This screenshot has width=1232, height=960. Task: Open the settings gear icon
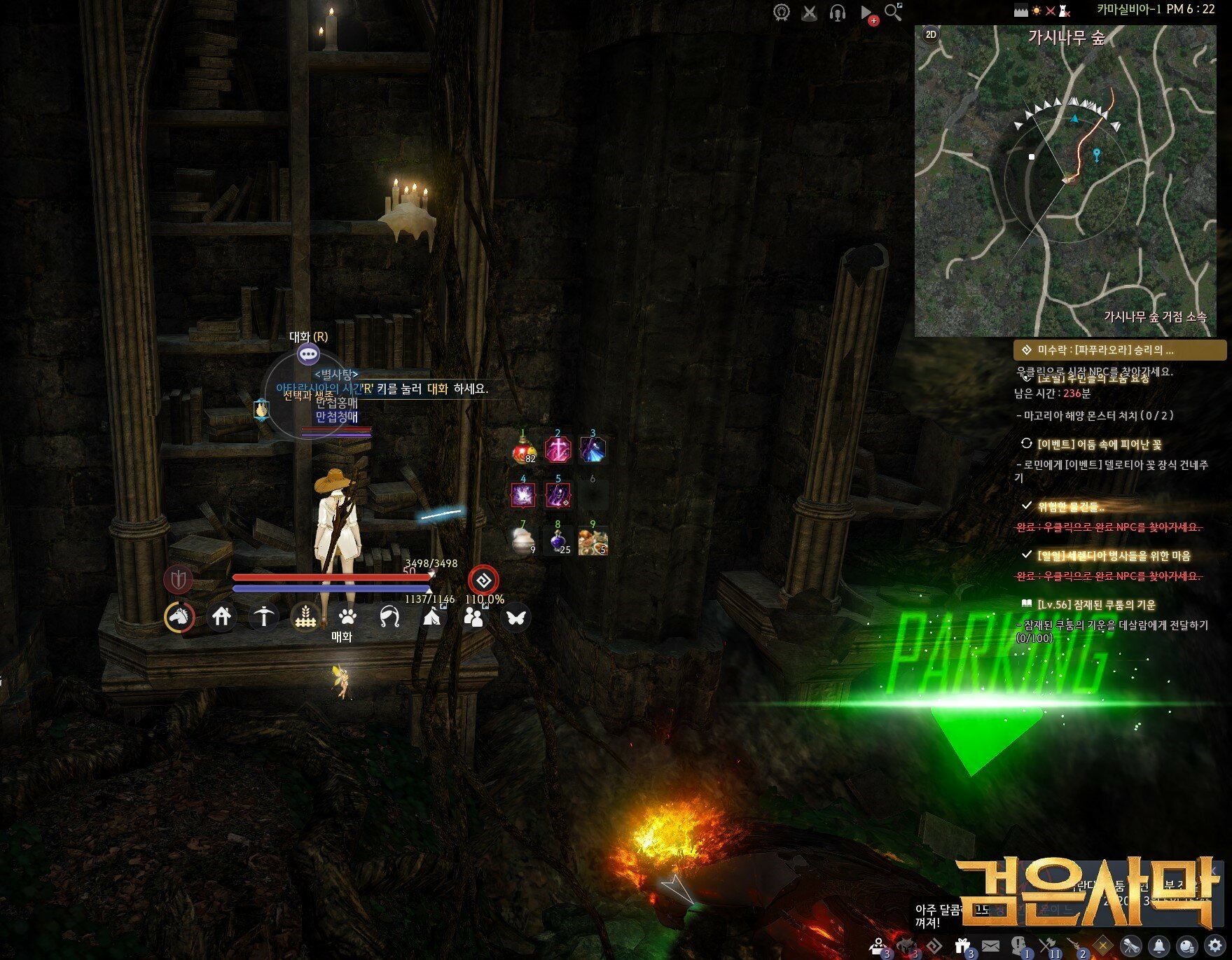point(1215,946)
